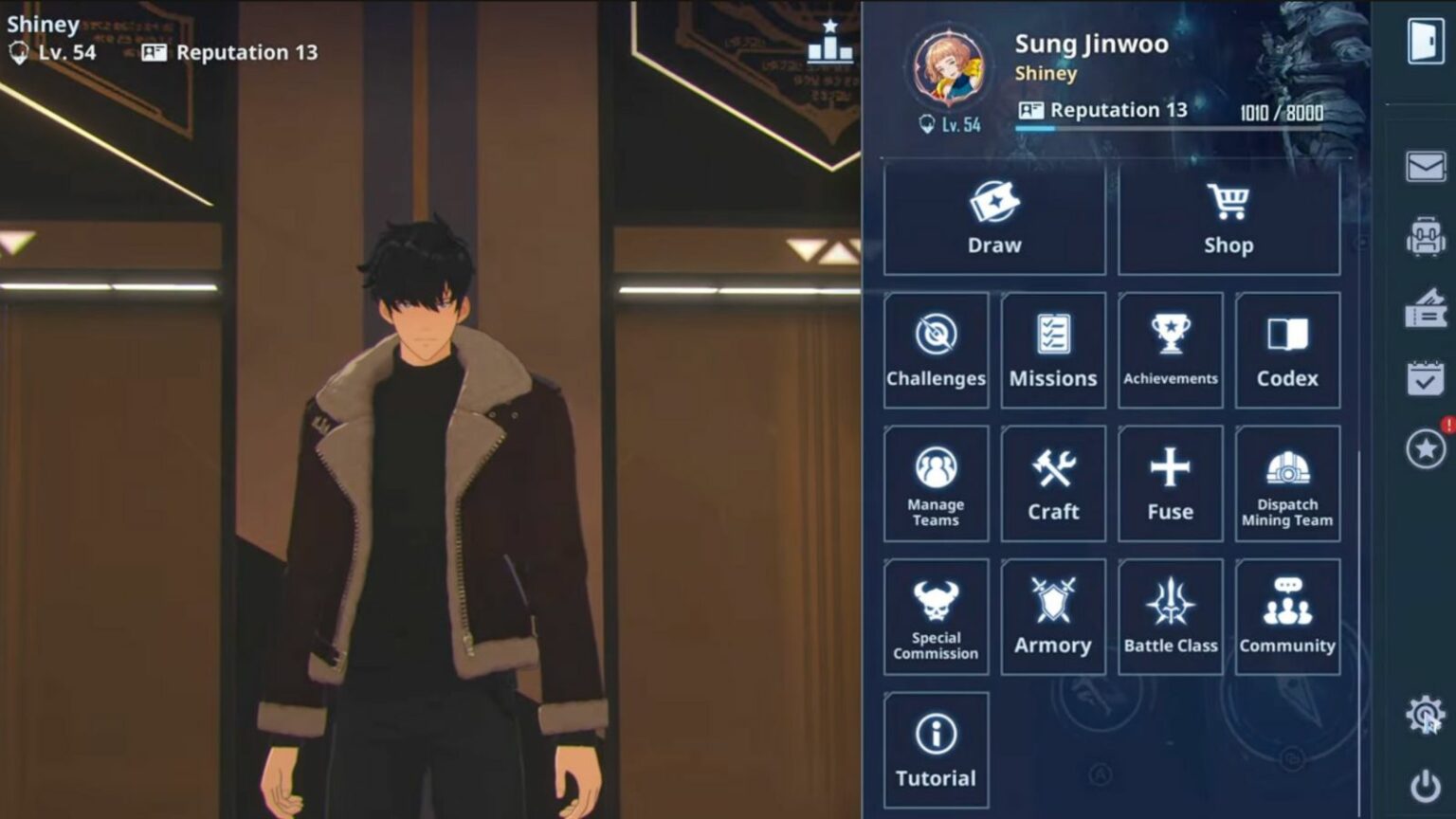Open the Achievements trophy panel
Image resolution: width=1456 pixels, height=819 pixels.
[x=1171, y=349]
